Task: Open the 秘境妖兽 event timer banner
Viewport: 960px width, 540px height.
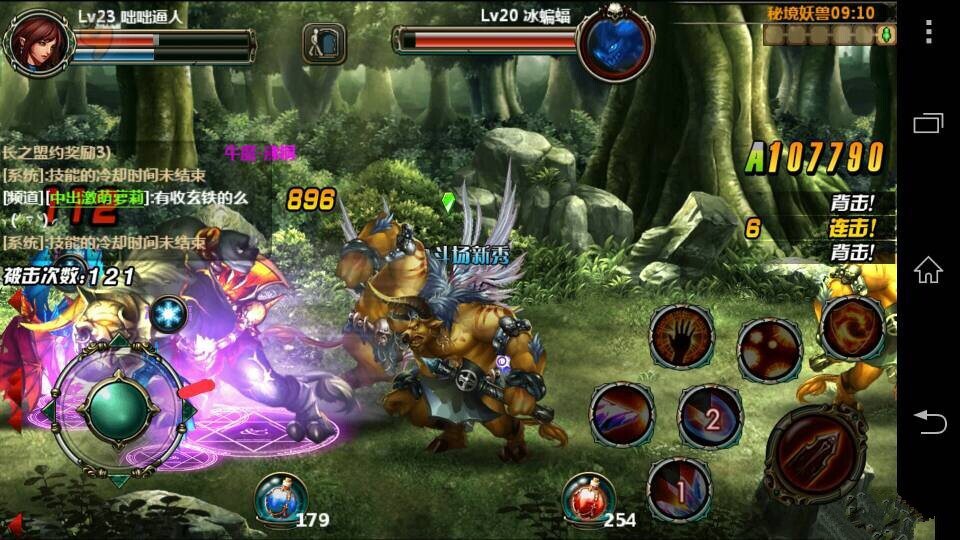Action: pyautogui.click(x=819, y=13)
